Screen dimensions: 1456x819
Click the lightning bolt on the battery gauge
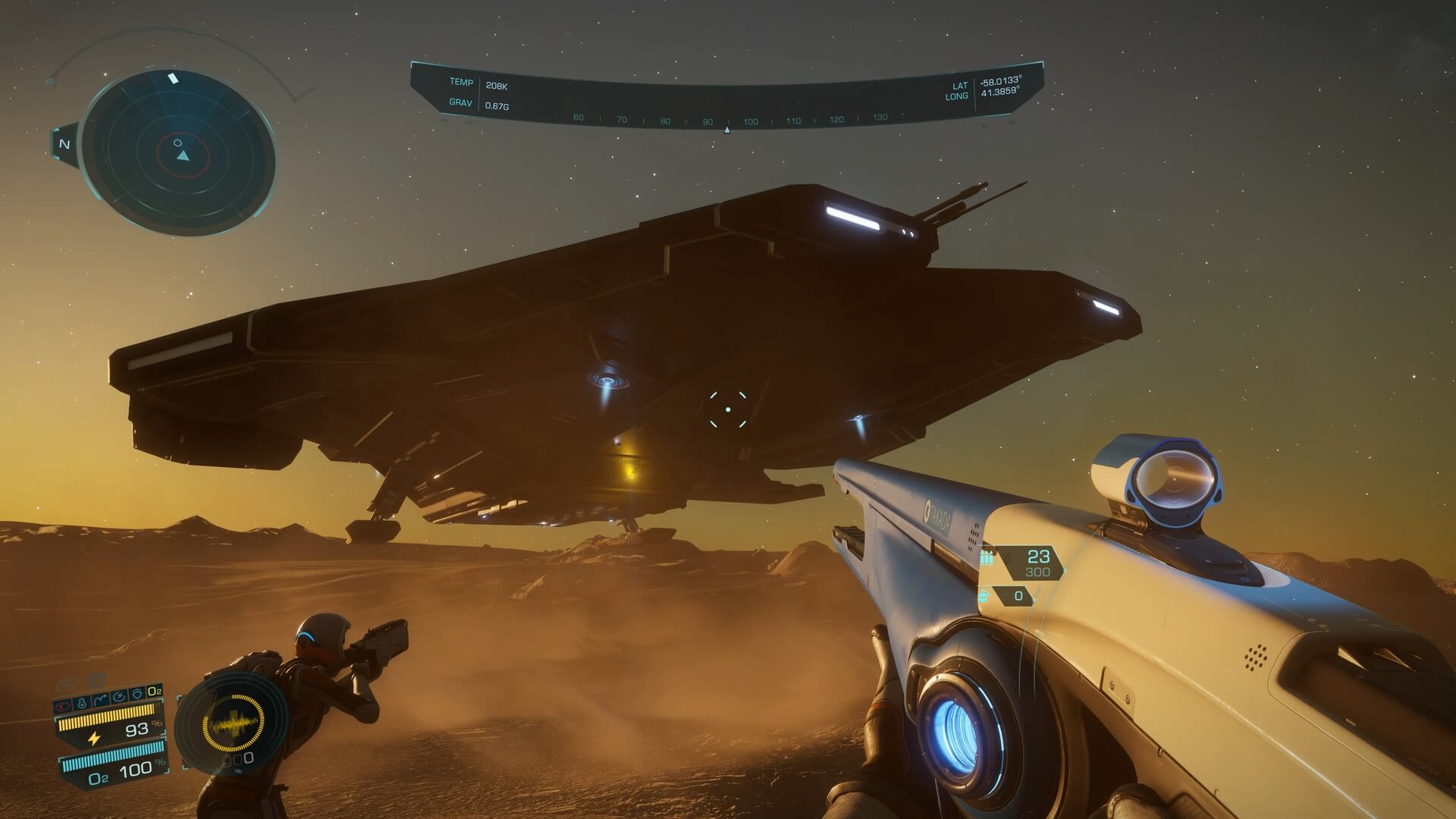(x=94, y=737)
